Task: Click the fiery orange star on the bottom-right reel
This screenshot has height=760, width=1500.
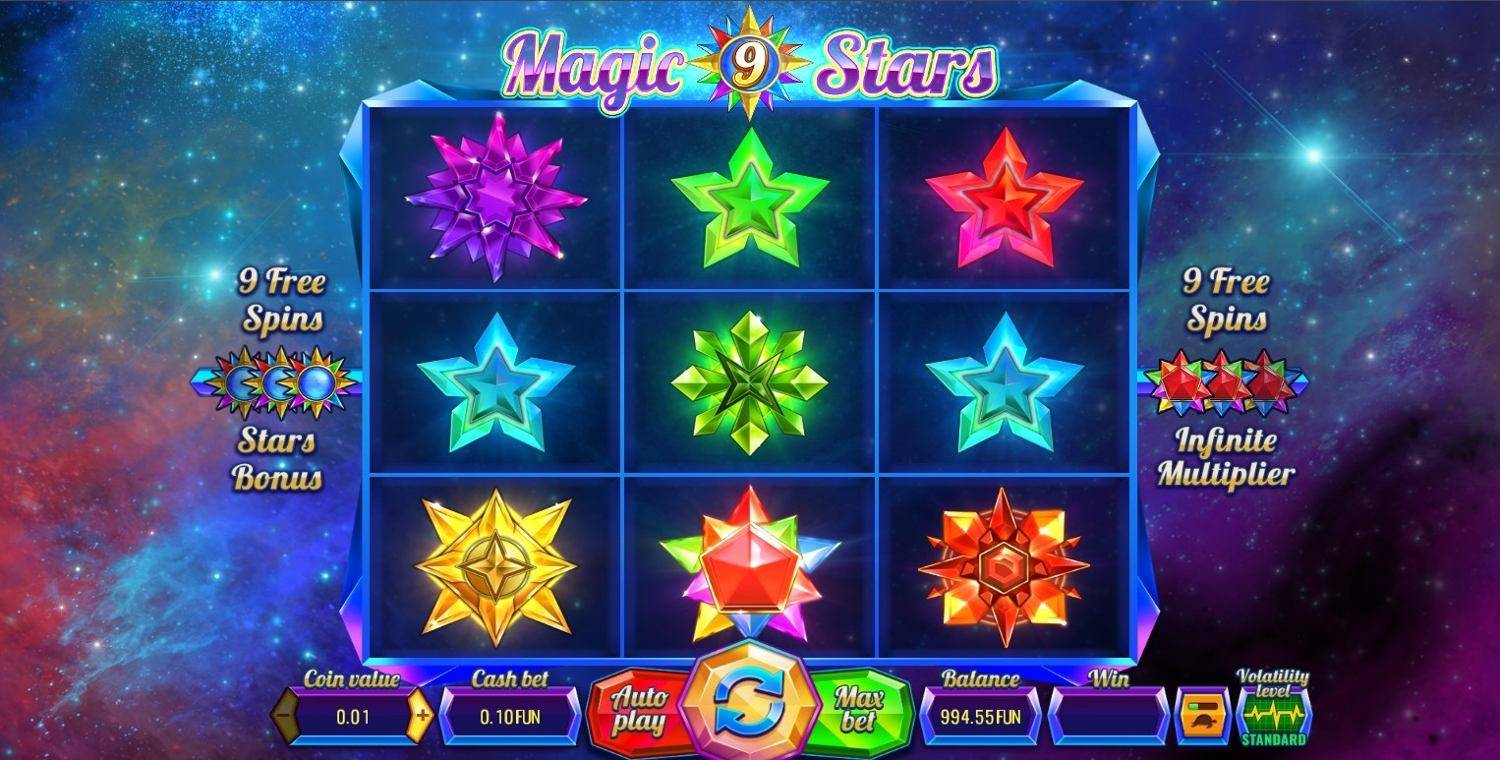Action: tap(1003, 565)
